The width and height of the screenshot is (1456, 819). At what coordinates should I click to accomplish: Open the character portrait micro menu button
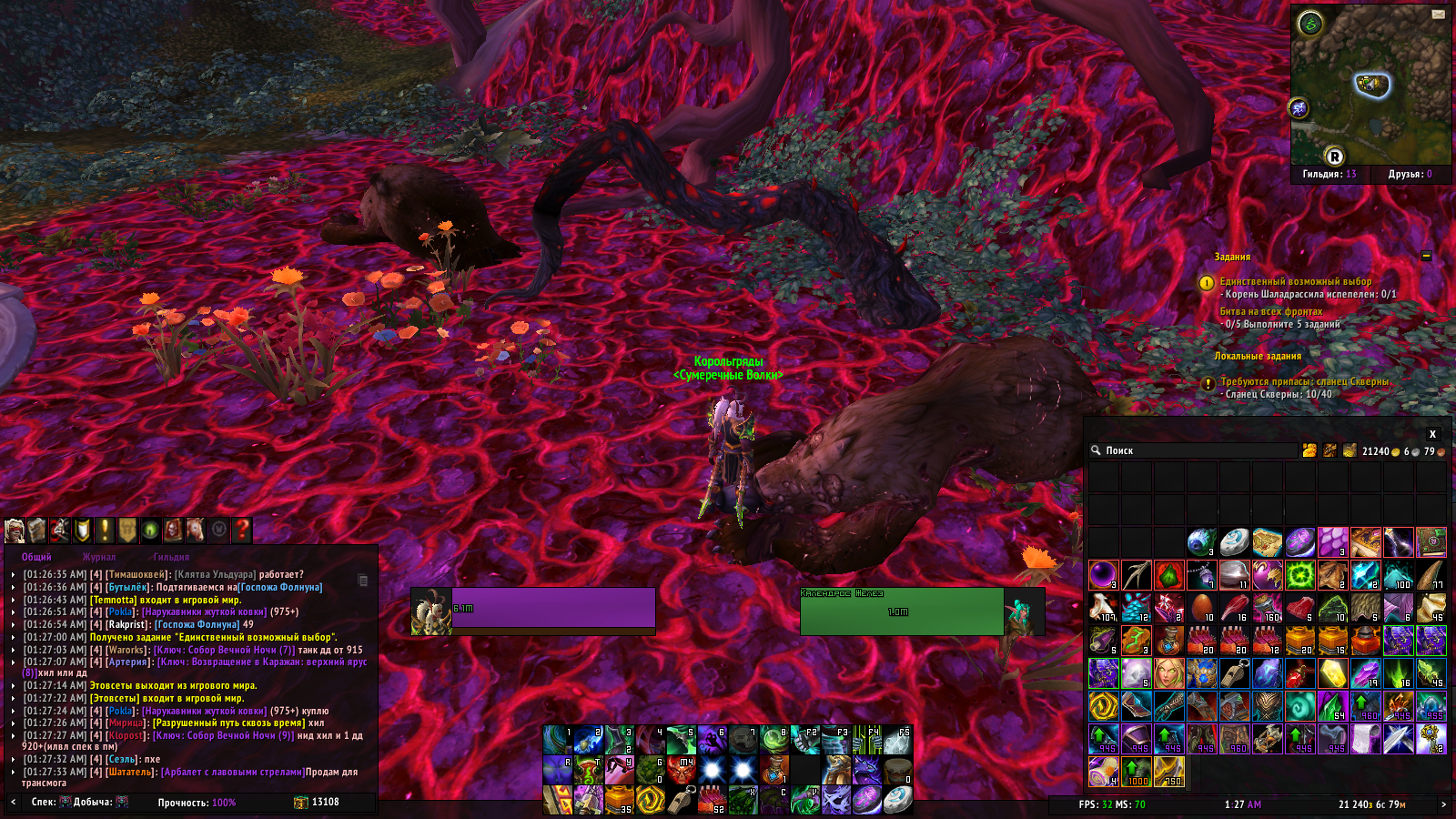(15, 530)
